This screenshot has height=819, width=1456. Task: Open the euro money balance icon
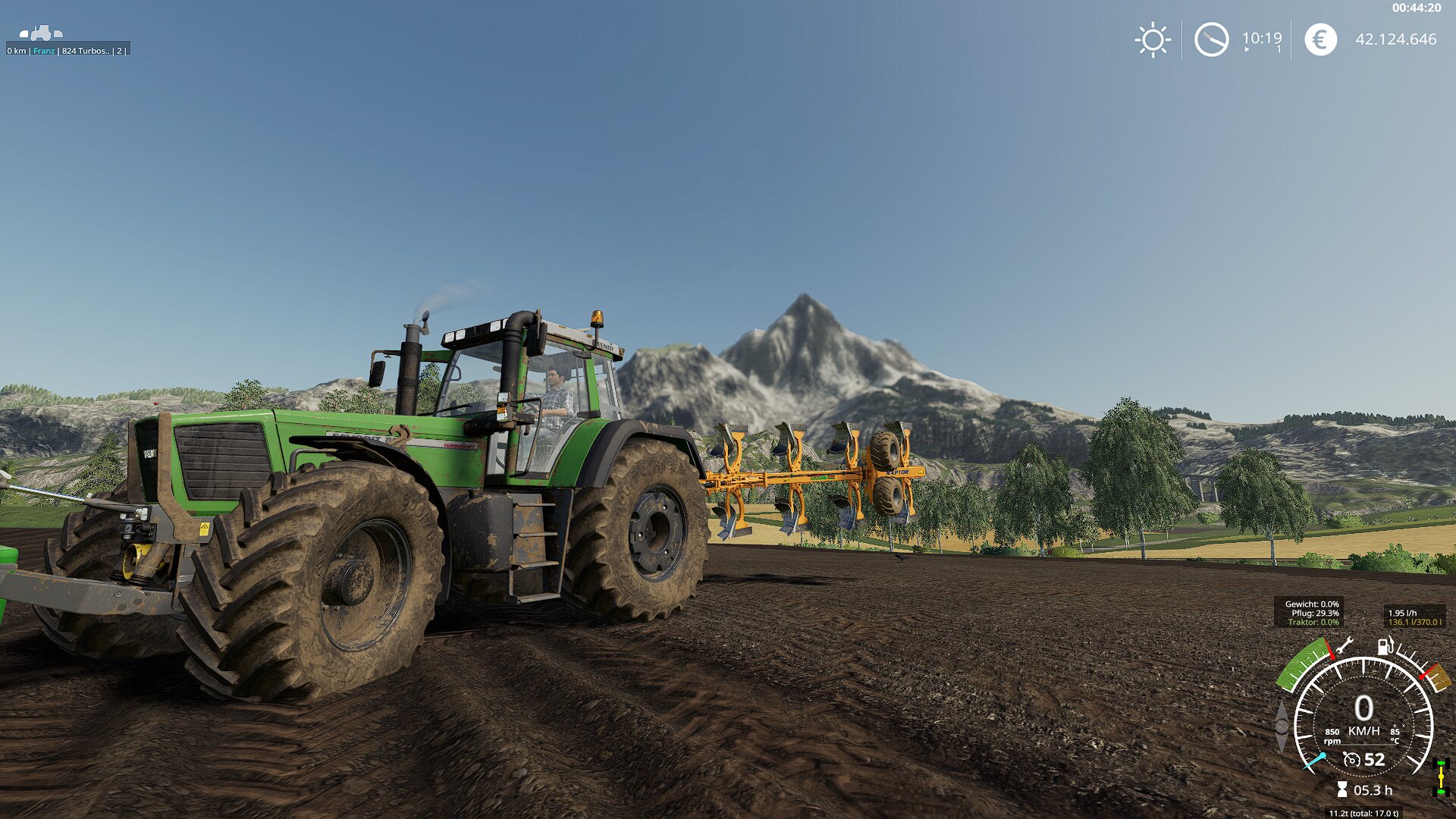(x=1320, y=39)
